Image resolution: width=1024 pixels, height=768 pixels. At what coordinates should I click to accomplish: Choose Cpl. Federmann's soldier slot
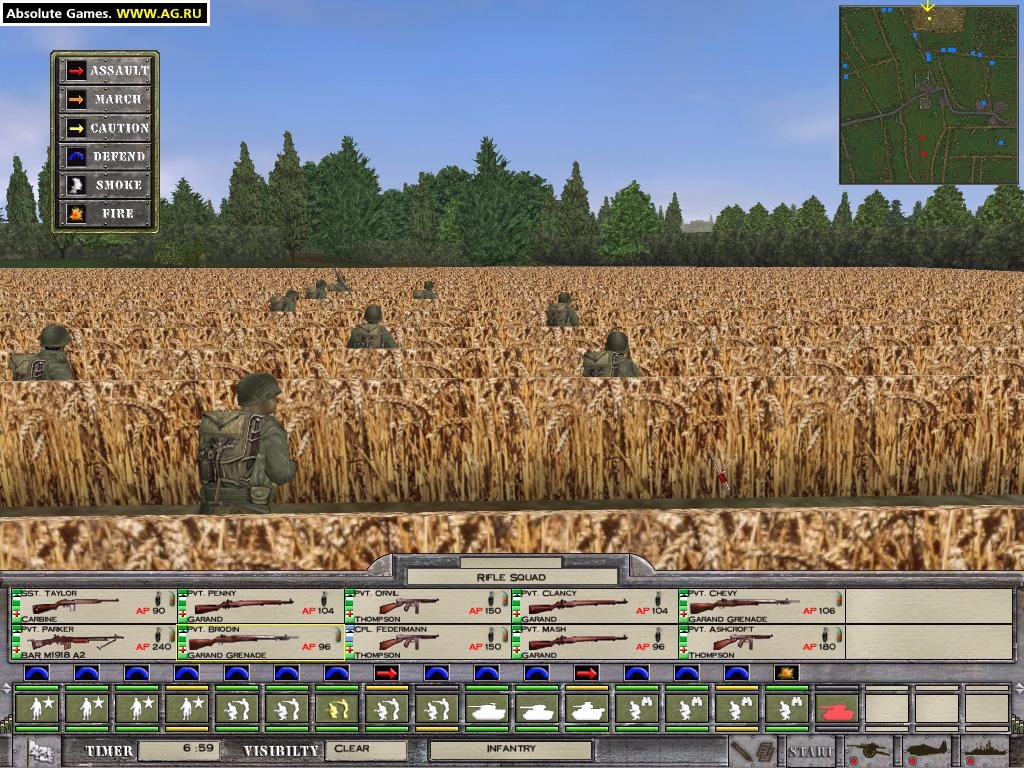[x=428, y=642]
